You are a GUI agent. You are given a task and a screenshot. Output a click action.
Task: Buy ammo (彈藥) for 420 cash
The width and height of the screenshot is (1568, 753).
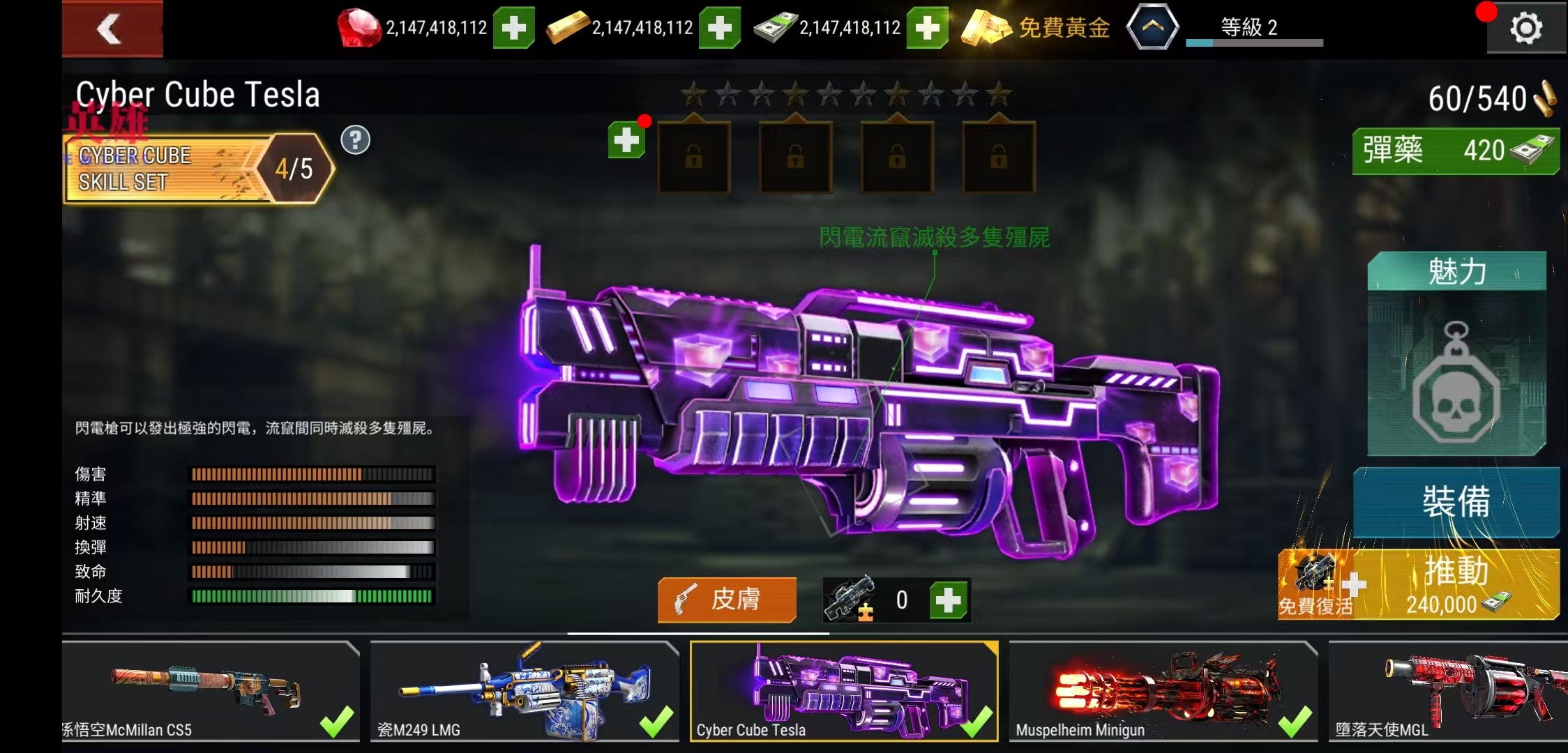click(x=1455, y=151)
